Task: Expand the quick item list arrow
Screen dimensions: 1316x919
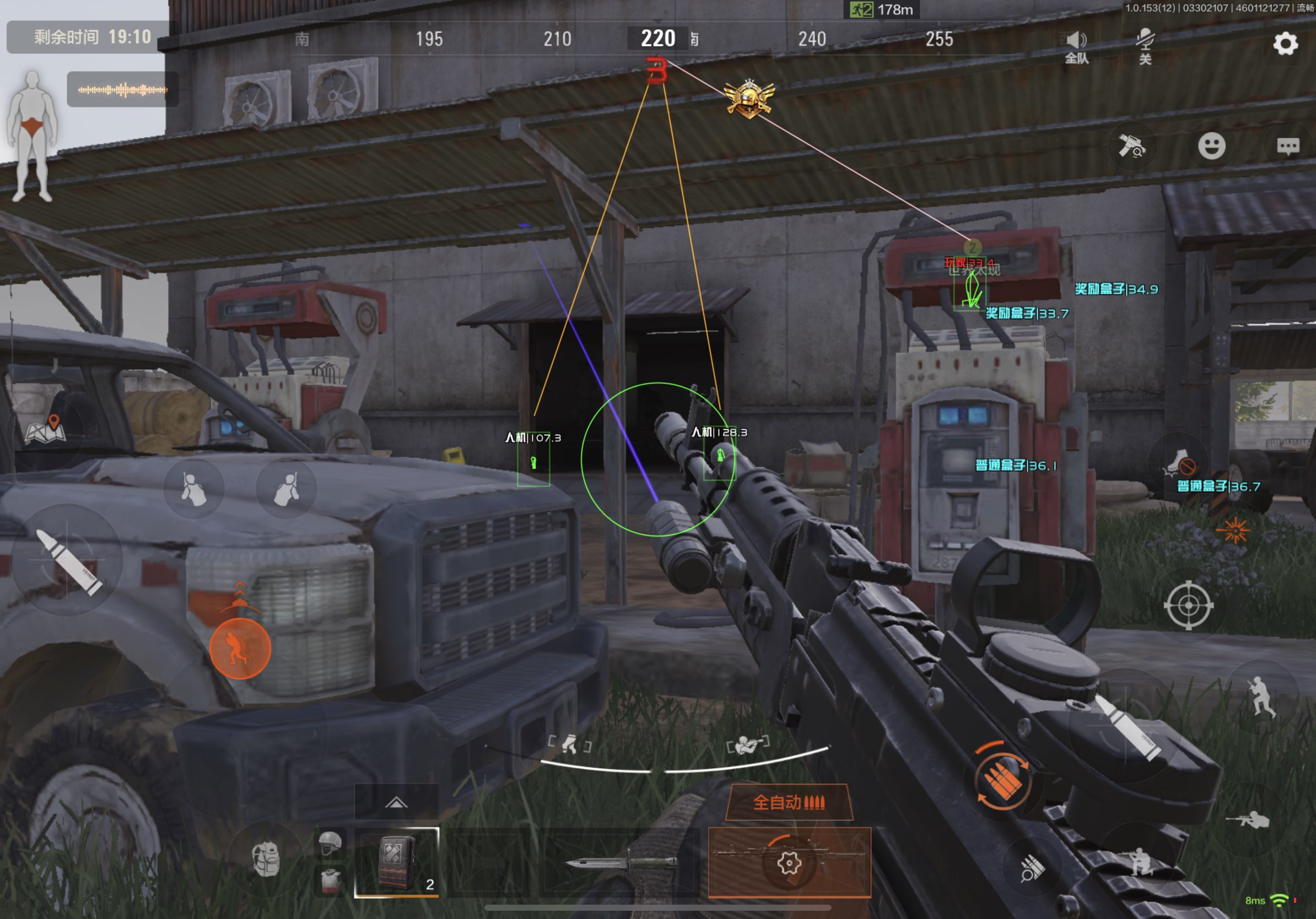Action: 396,802
